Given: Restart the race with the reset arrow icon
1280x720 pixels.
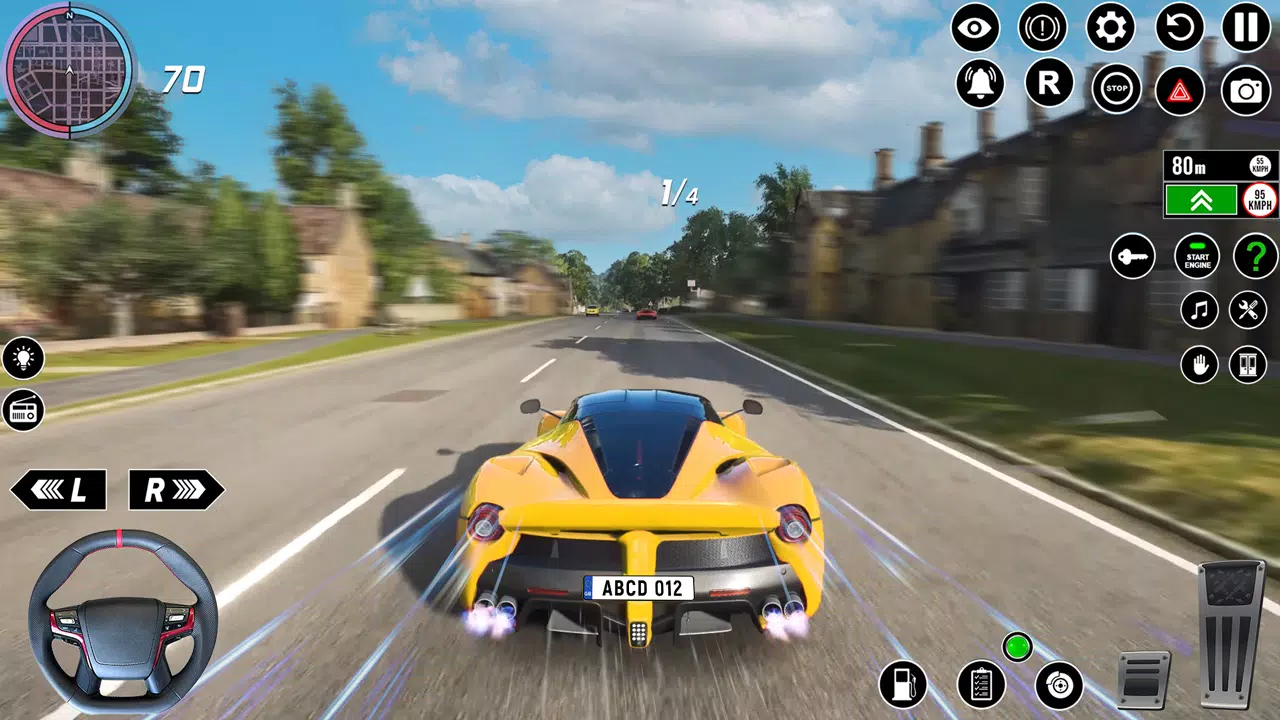Looking at the screenshot, I should pos(1179,29).
